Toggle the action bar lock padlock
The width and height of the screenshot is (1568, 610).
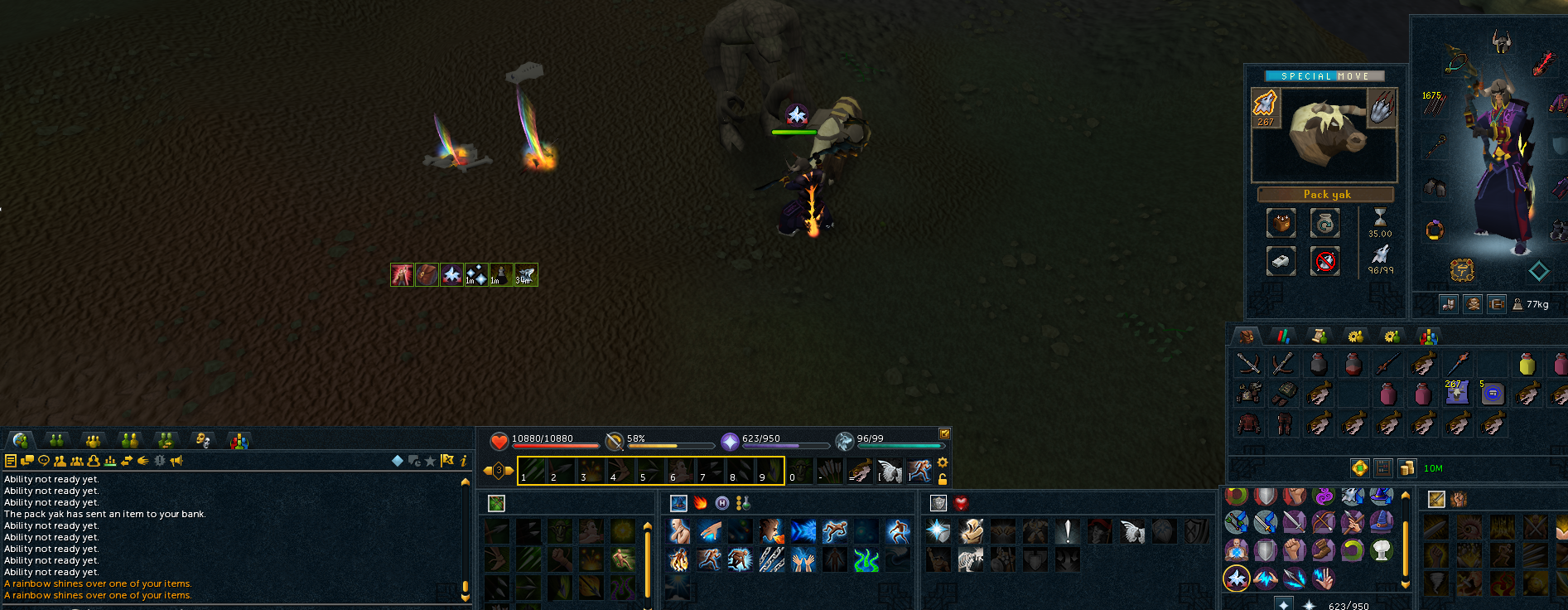point(944,481)
